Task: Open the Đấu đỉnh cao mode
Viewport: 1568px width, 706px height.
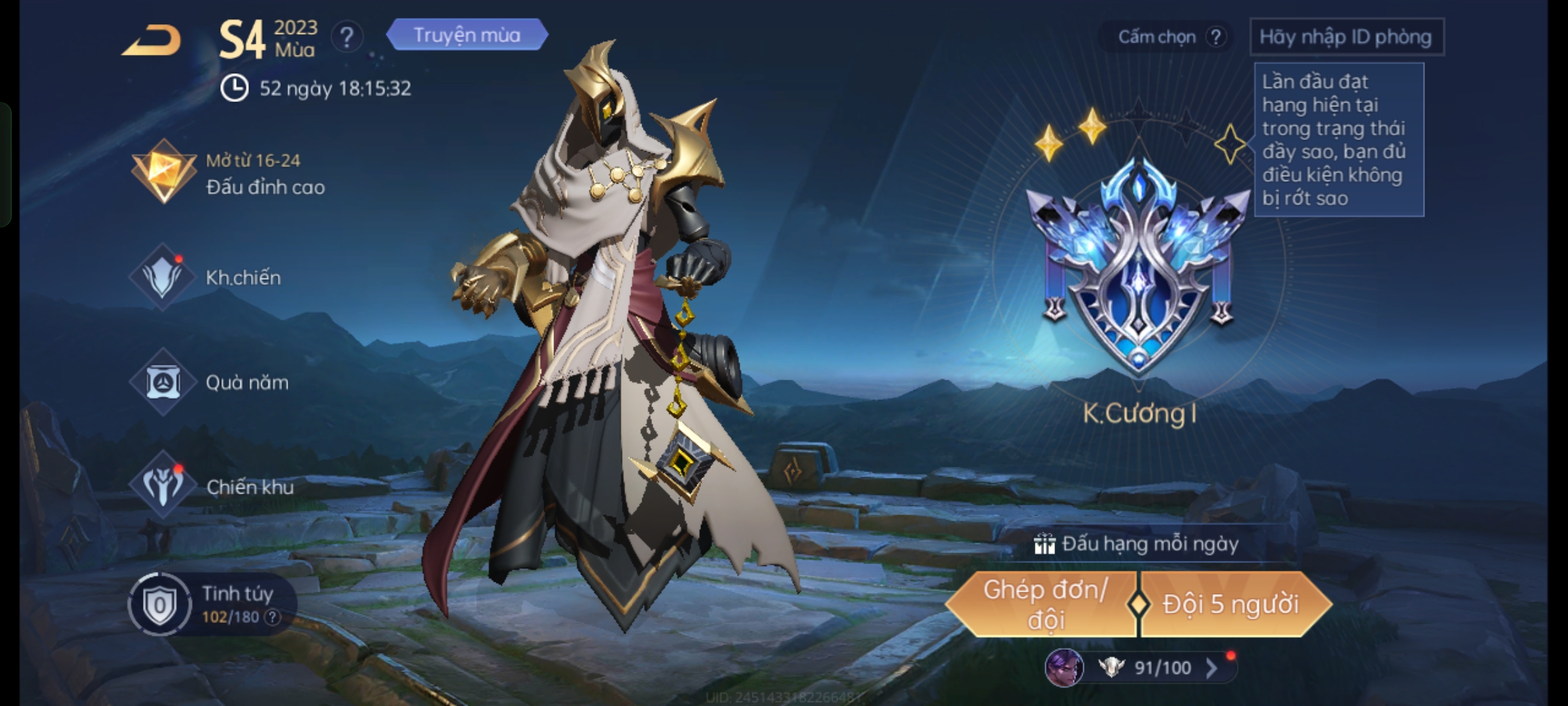Action: (229, 174)
